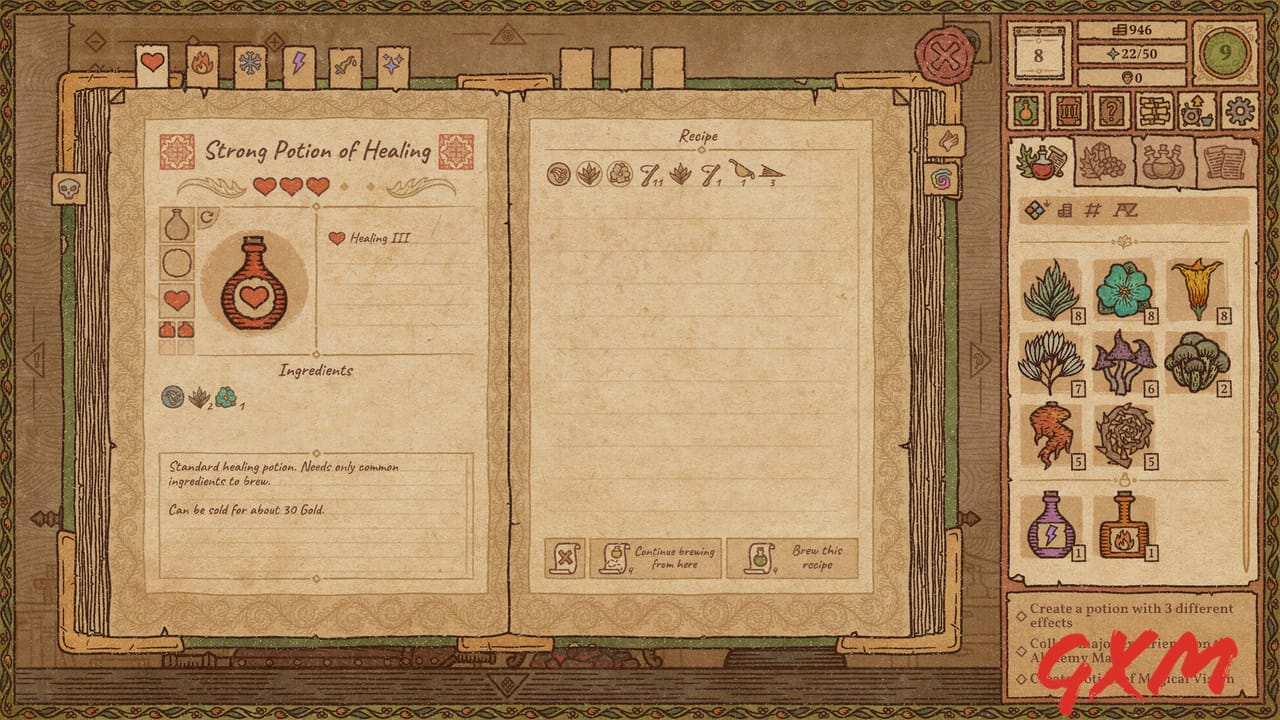Switch to the Fire effect recipe tab
The width and height of the screenshot is (1280, 720).
(200, 62)
